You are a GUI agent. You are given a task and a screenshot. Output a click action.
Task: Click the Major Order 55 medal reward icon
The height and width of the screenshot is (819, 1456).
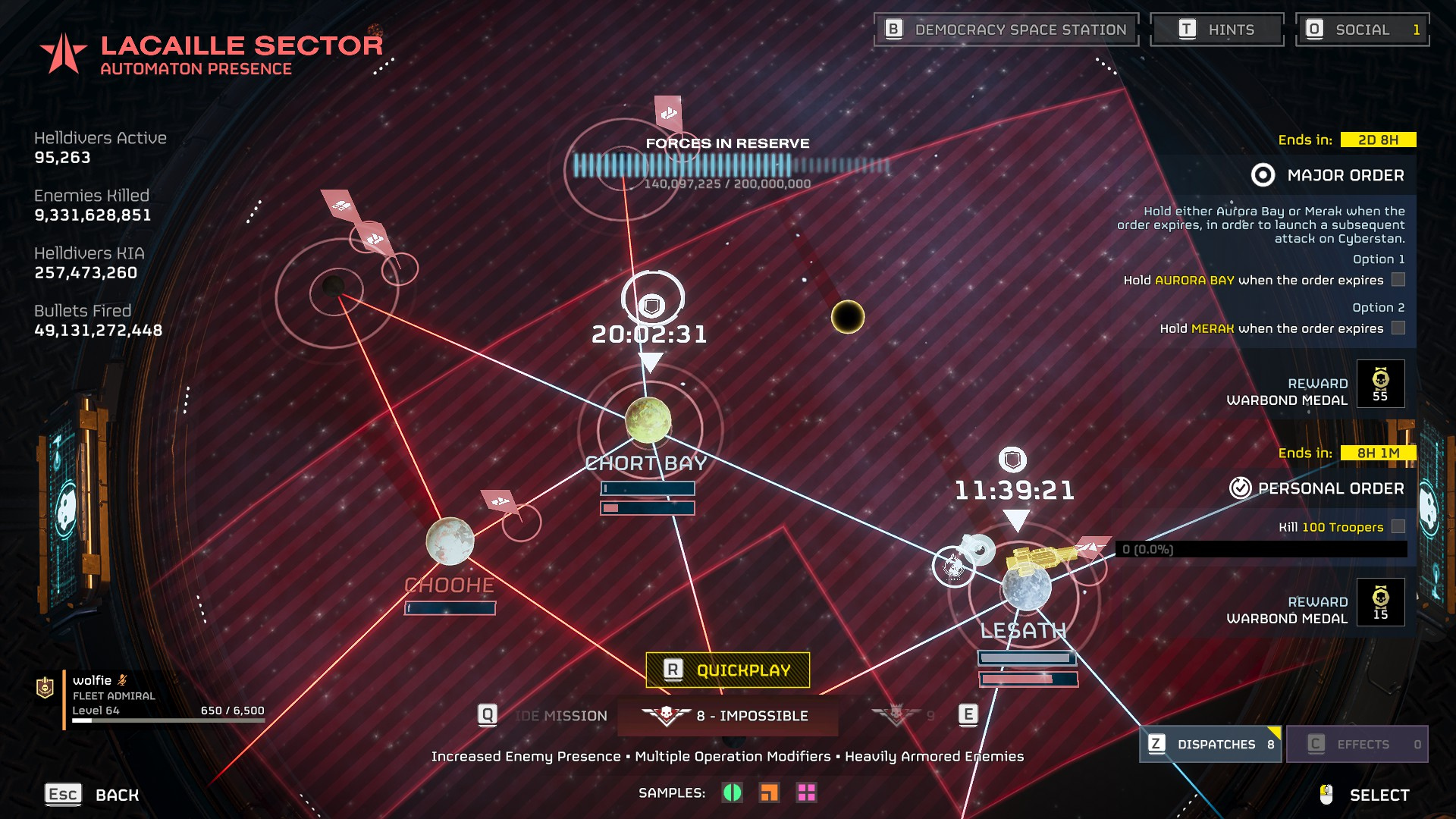click(1380, 384)
